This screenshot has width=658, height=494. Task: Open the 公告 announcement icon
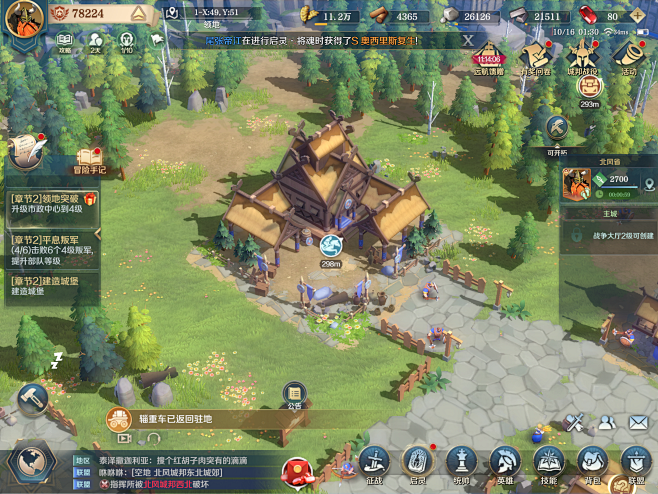click(294, 393)
